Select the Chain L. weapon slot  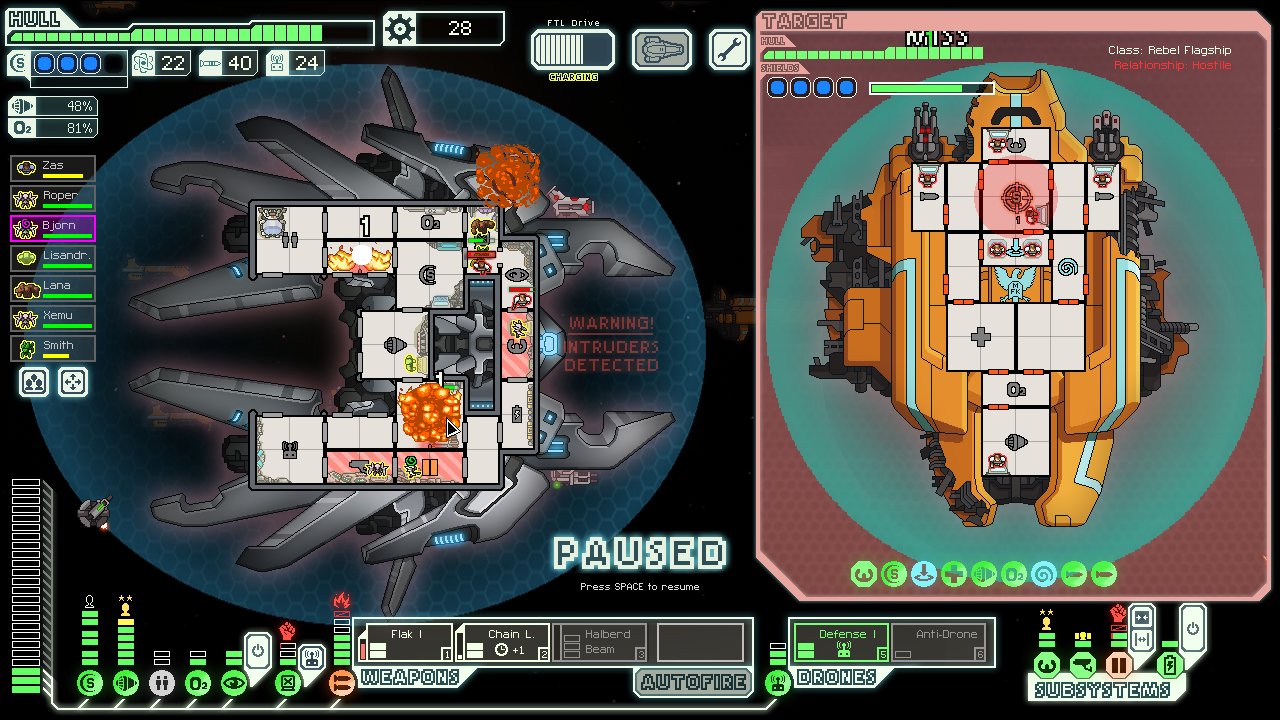tap(503, 642)
